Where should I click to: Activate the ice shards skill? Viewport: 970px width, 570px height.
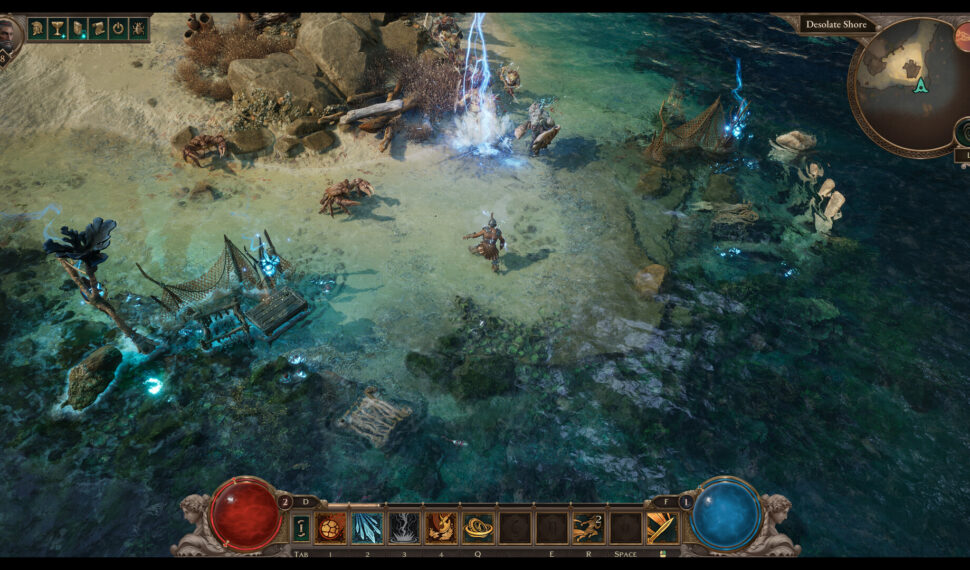pos(367,527)
